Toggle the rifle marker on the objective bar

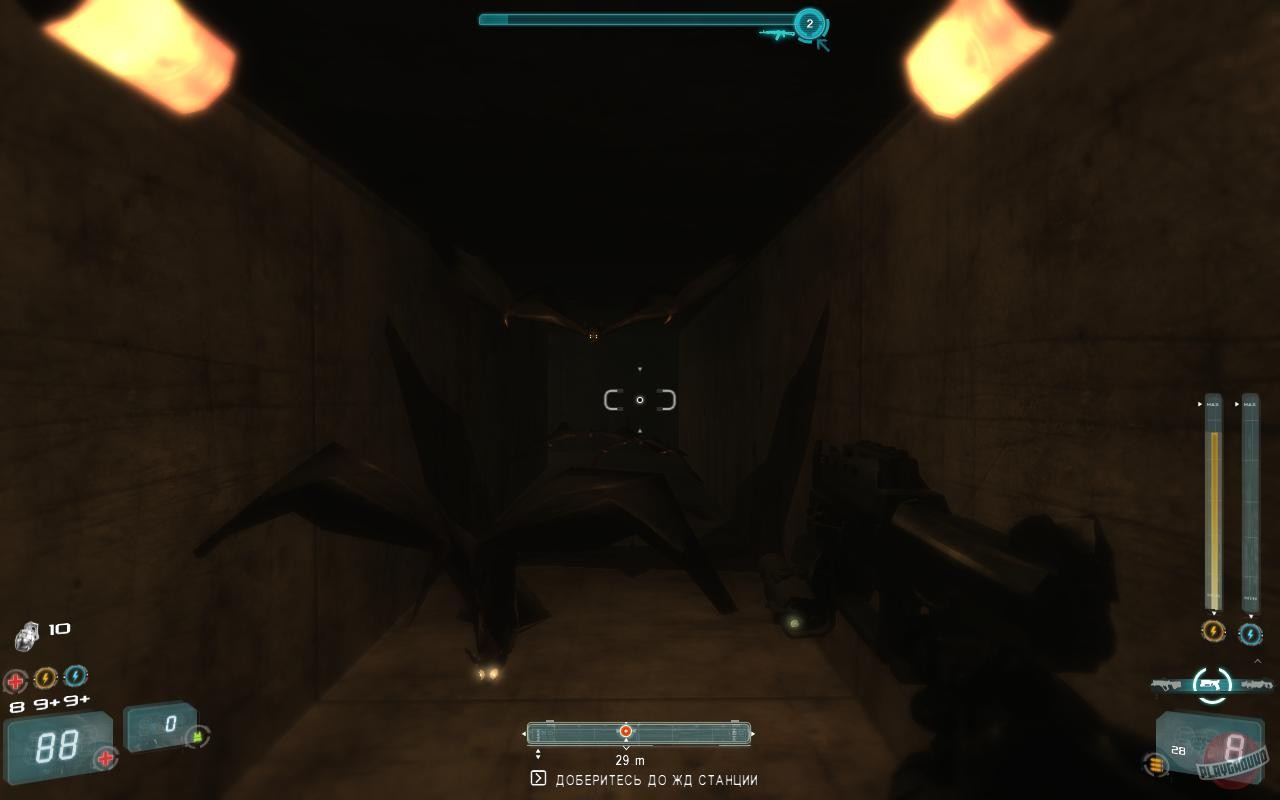[778, 33]
